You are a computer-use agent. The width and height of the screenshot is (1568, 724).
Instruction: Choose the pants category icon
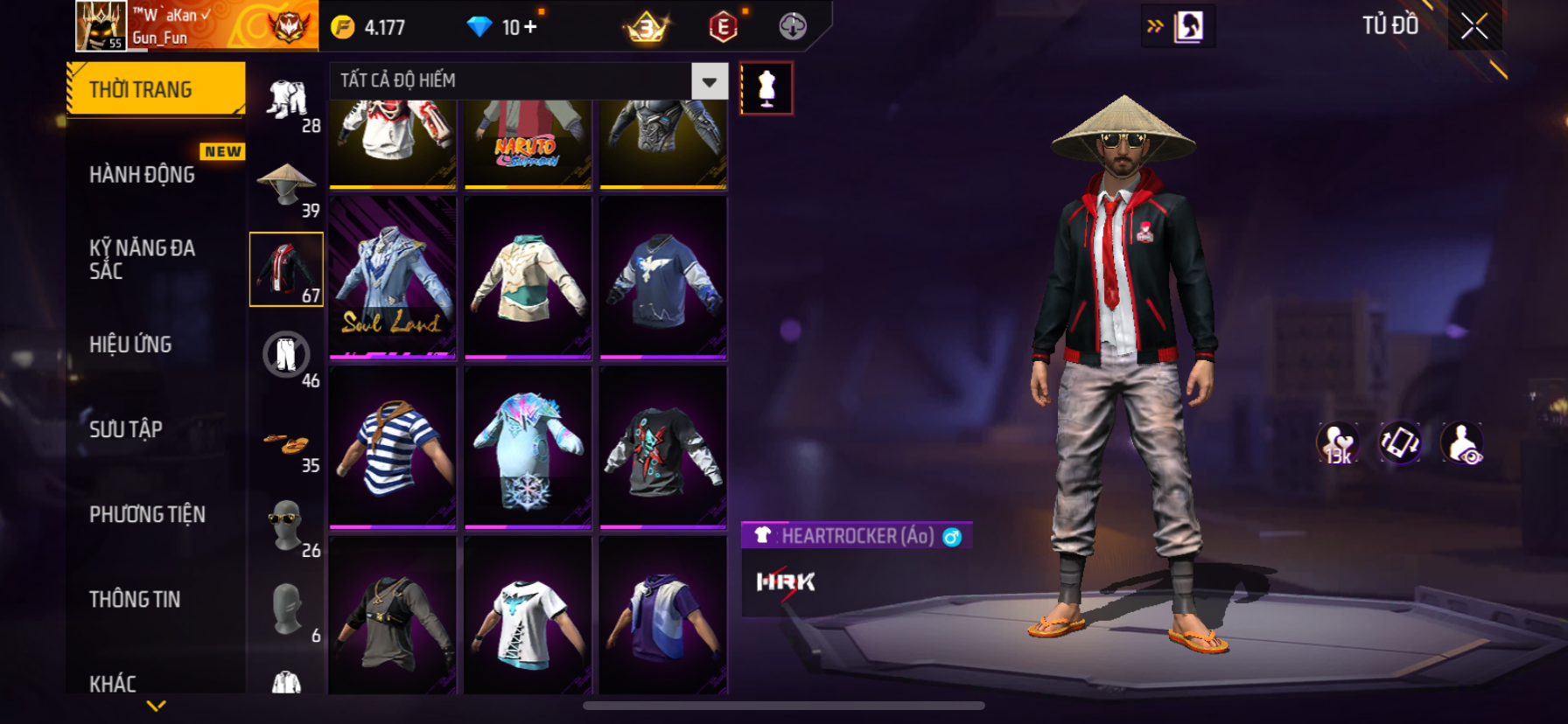[x=287, y=355]
